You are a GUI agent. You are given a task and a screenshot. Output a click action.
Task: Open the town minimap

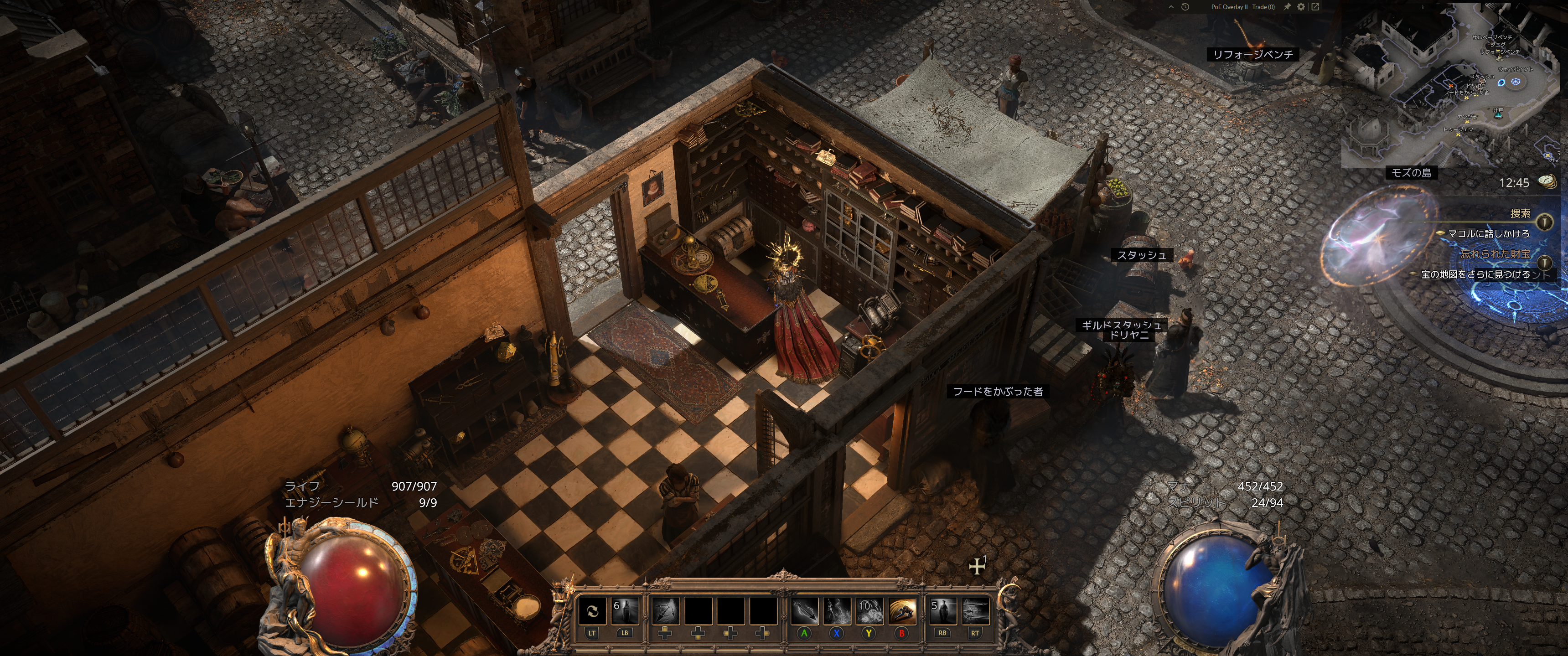click(x=1449, y=85)
